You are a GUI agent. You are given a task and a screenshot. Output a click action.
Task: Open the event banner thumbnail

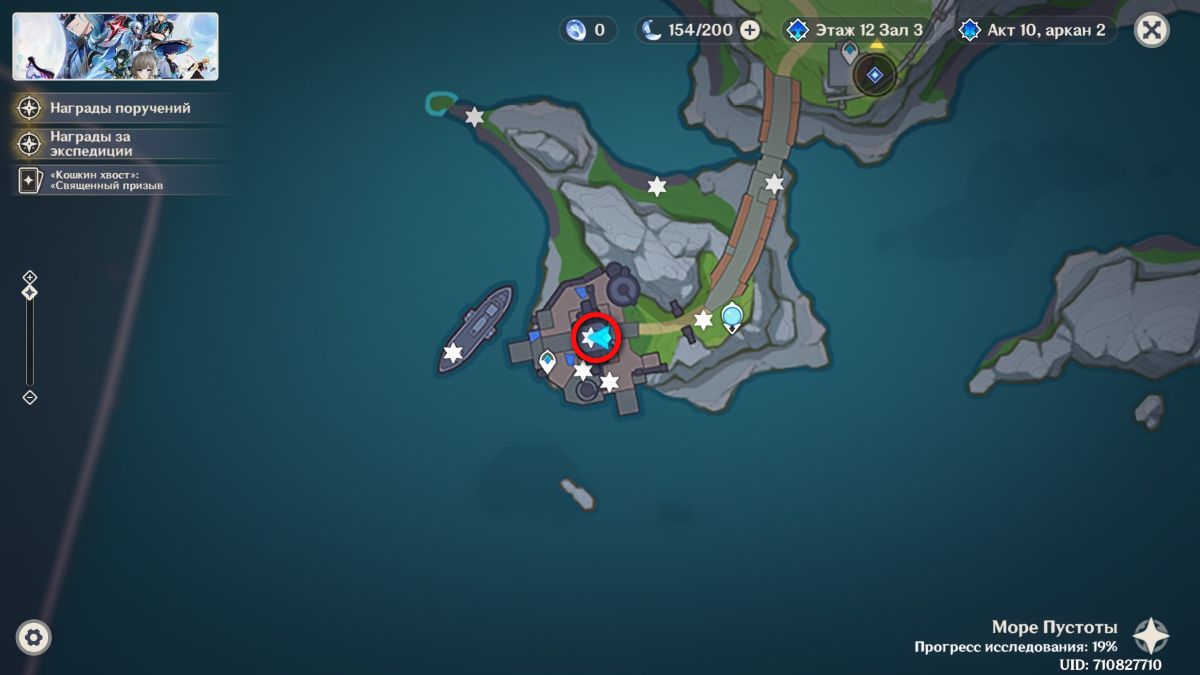[115, 46]
